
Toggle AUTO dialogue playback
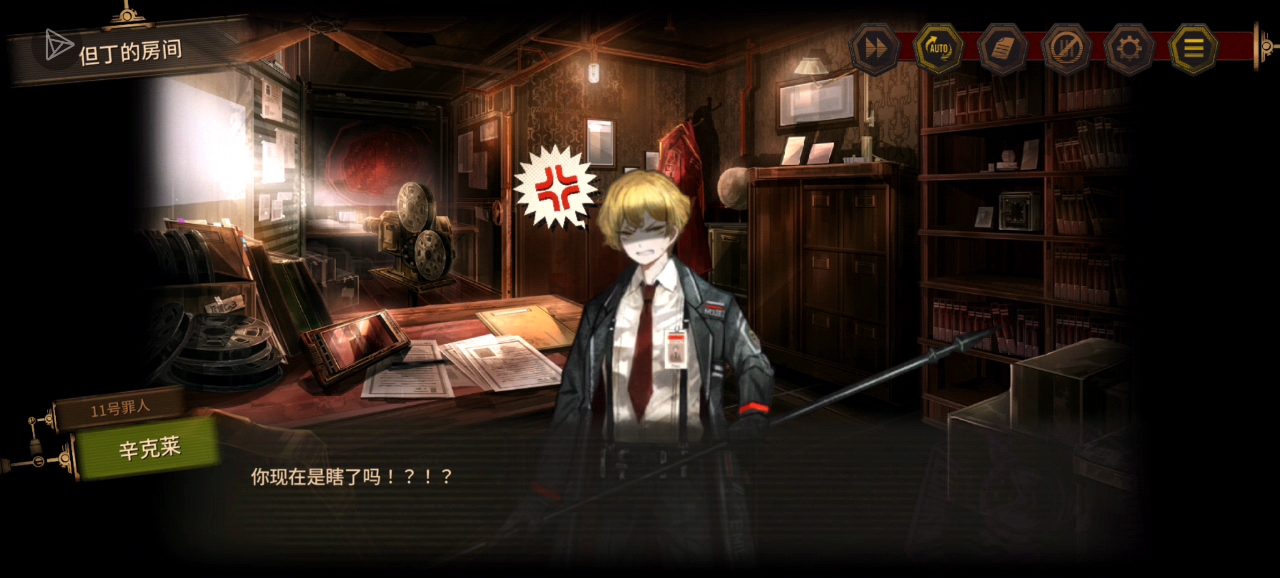click(938, 49)
